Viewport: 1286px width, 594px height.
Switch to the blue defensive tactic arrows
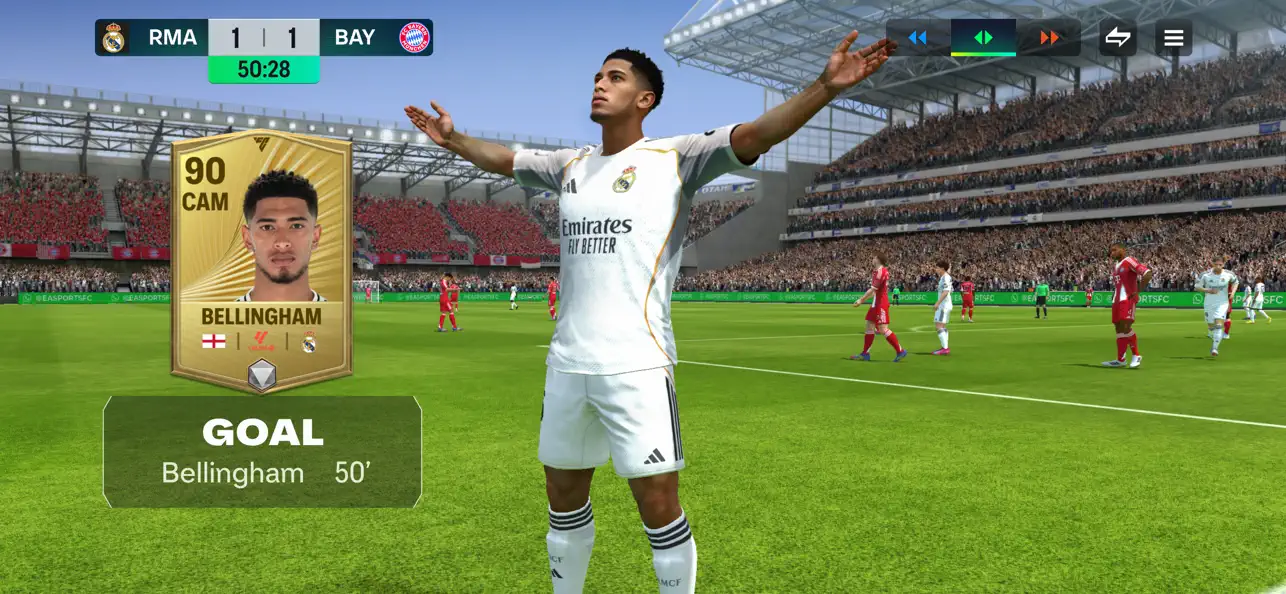(917, 38)
